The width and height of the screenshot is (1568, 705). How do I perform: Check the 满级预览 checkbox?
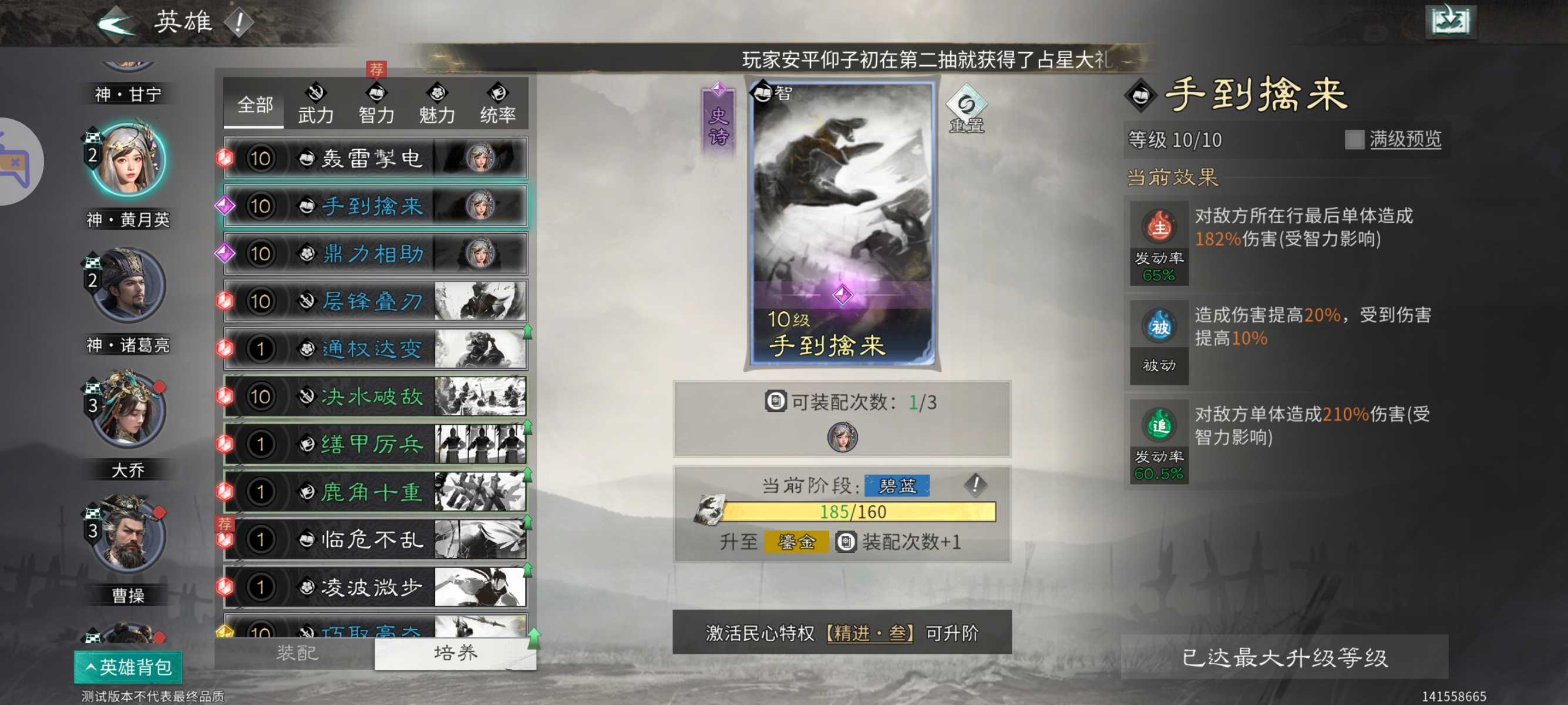tap(1356, 139)
